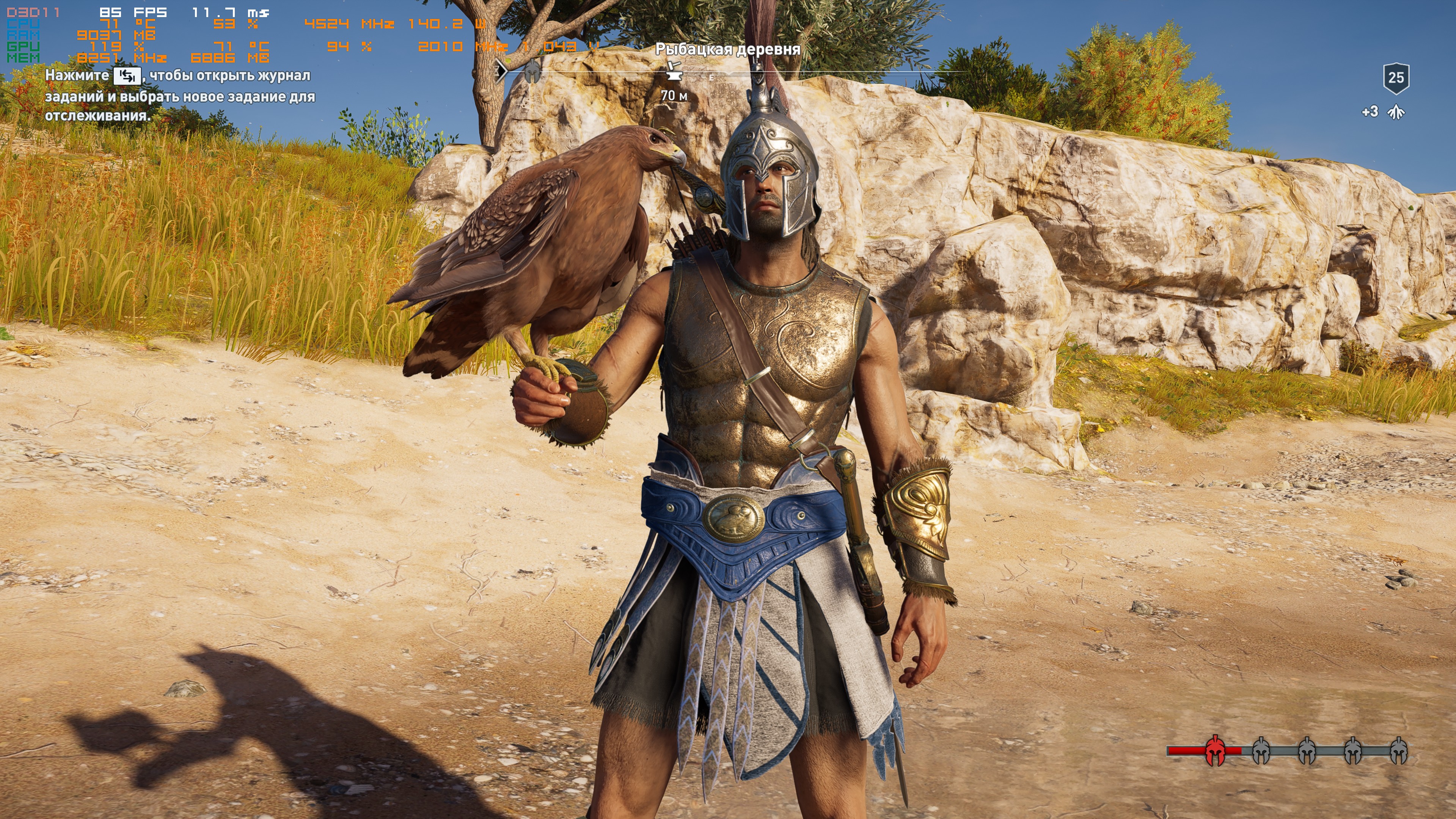Open the +3 ability points indicator
The height and width of the screenshot is (819, 1456).
(1381, 112)
